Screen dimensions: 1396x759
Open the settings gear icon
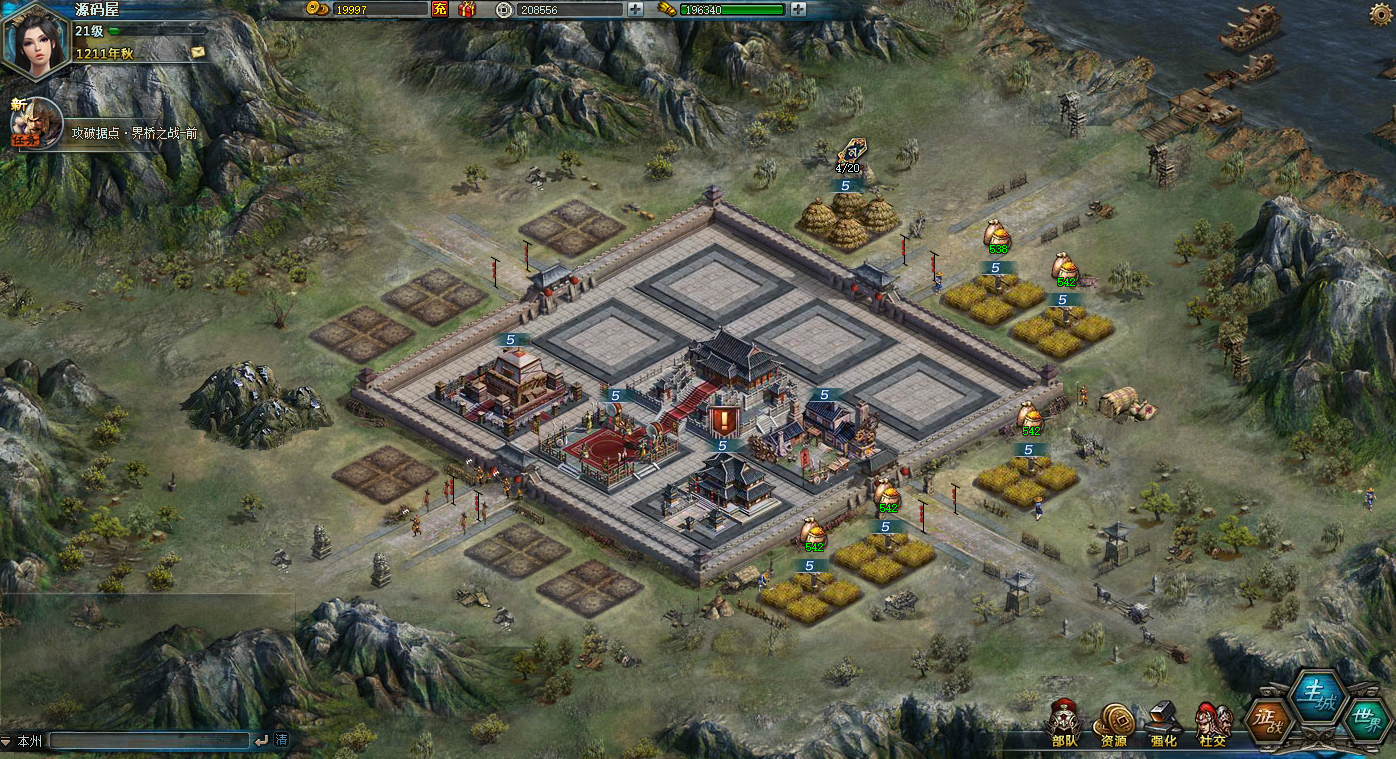pyautogui.click(x=1381, y=12)
